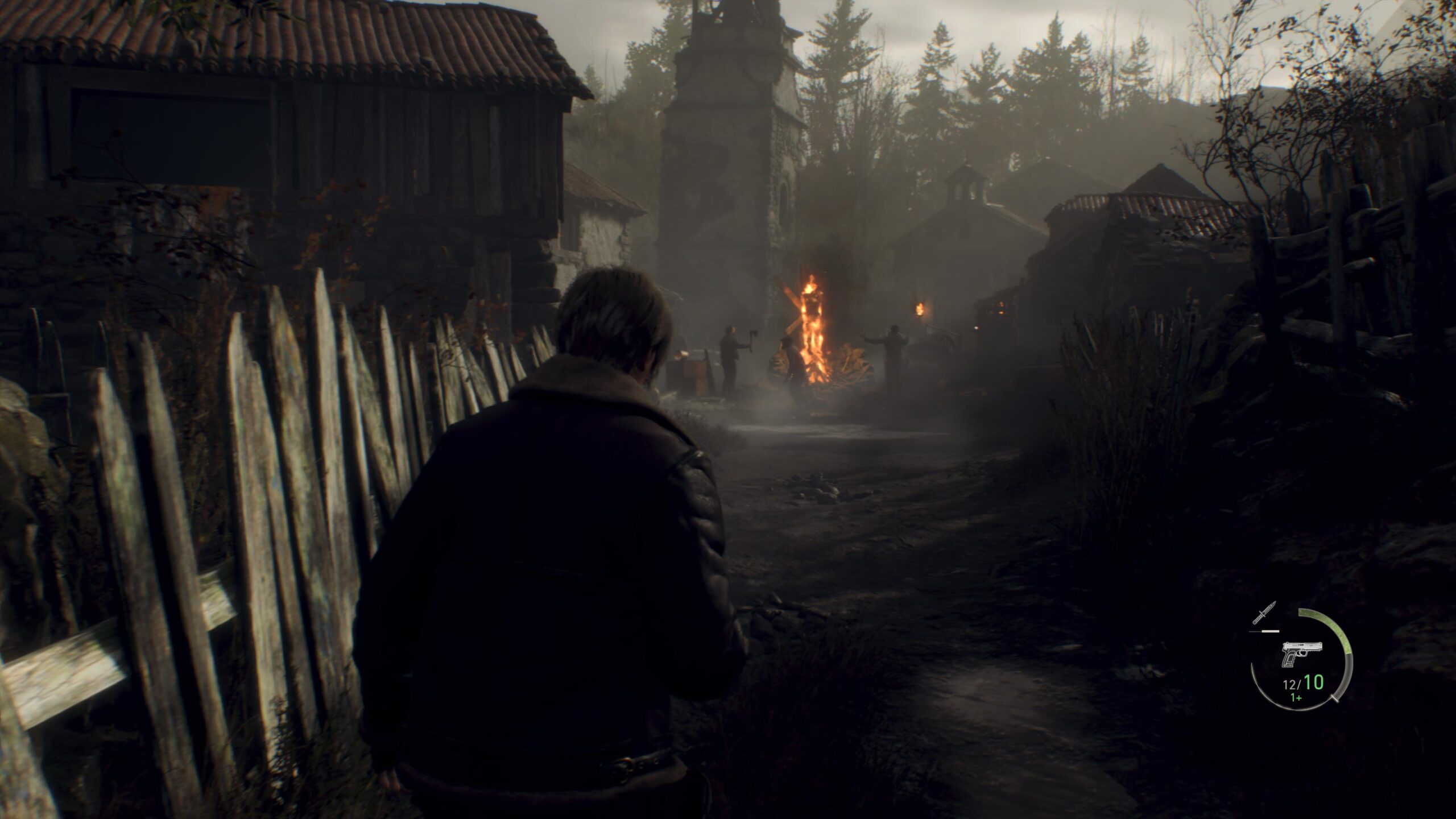Select the pistol icon in the weapon HUD
Viewport: 1456px width, 819px height.
point(1301,654)
